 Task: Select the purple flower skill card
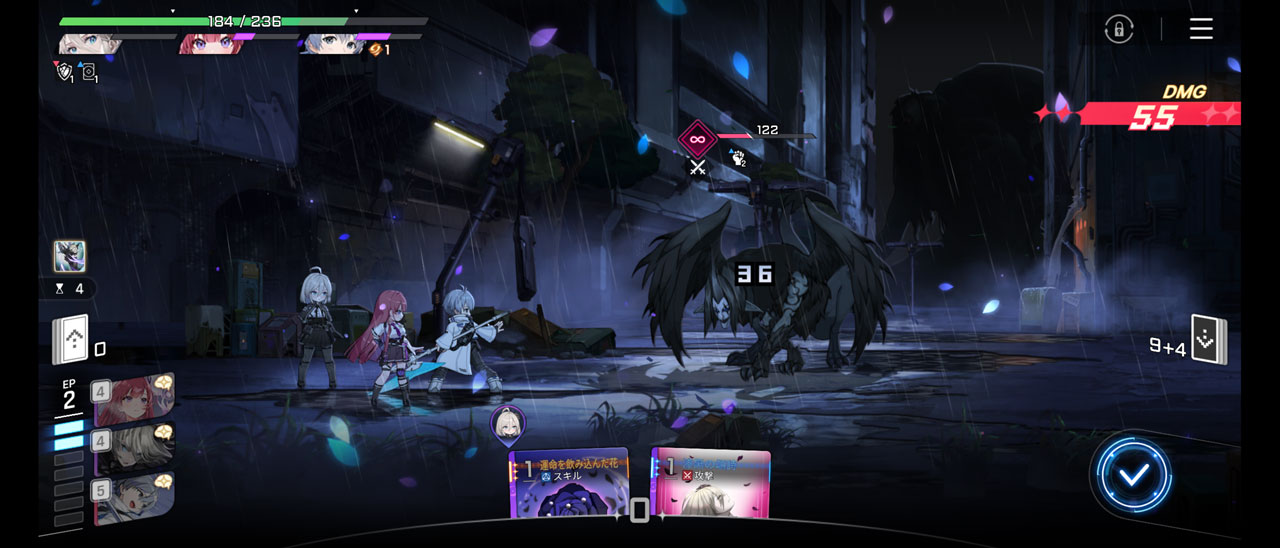[569, 485]
